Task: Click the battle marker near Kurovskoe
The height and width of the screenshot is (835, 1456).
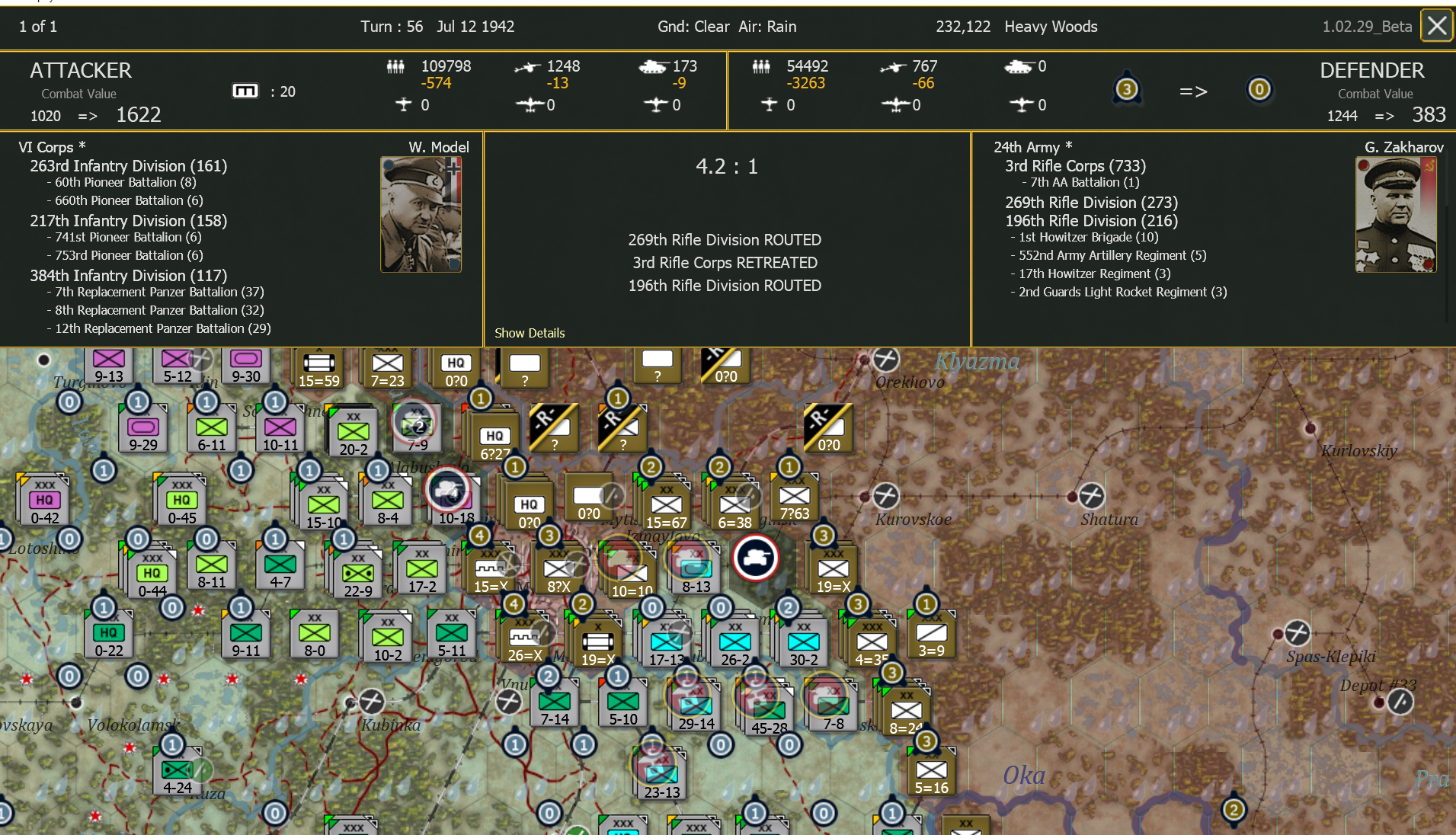Action: (x=885, y=496)
